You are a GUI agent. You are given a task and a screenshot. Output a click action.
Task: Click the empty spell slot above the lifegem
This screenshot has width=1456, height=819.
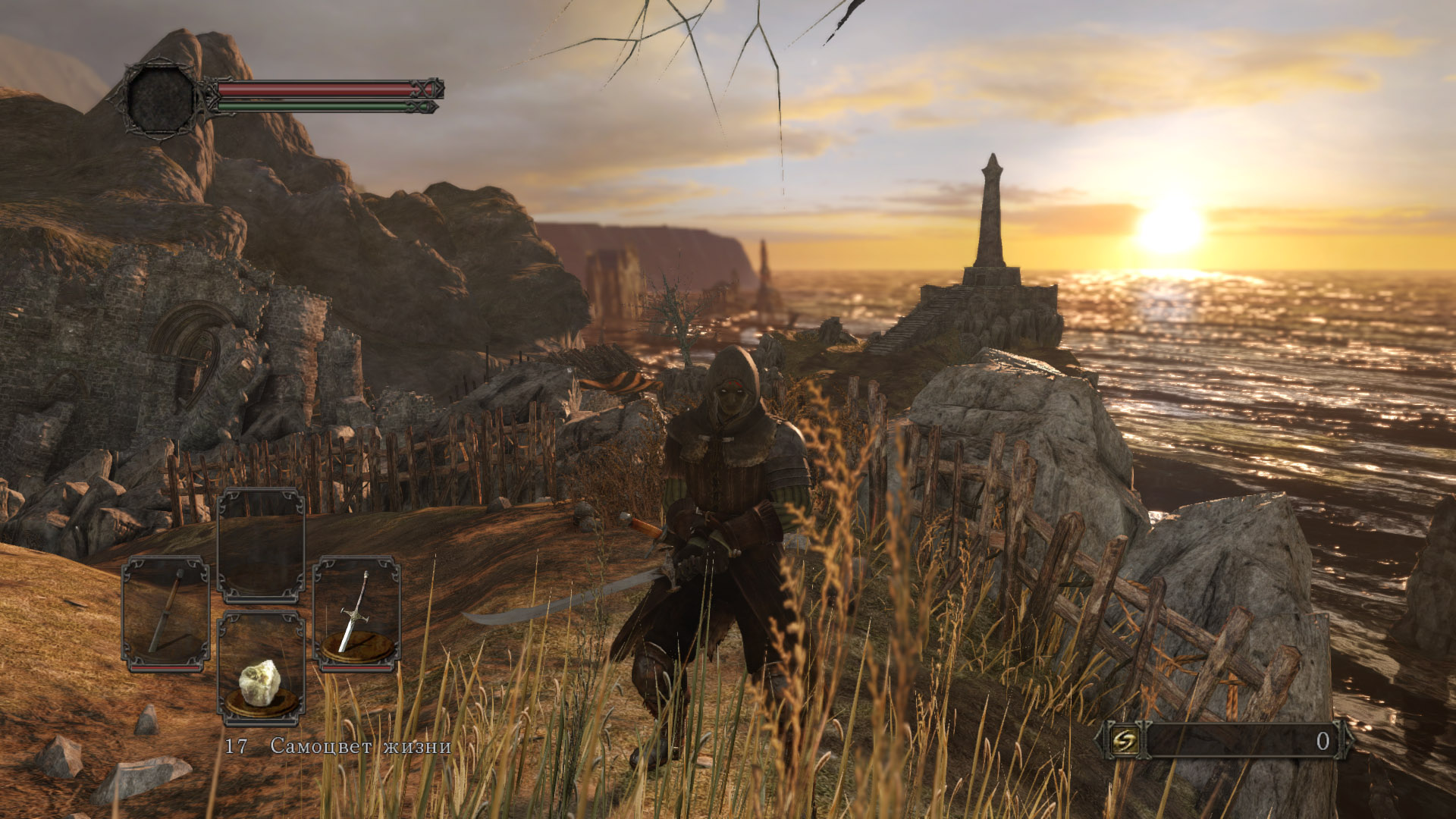261,546
